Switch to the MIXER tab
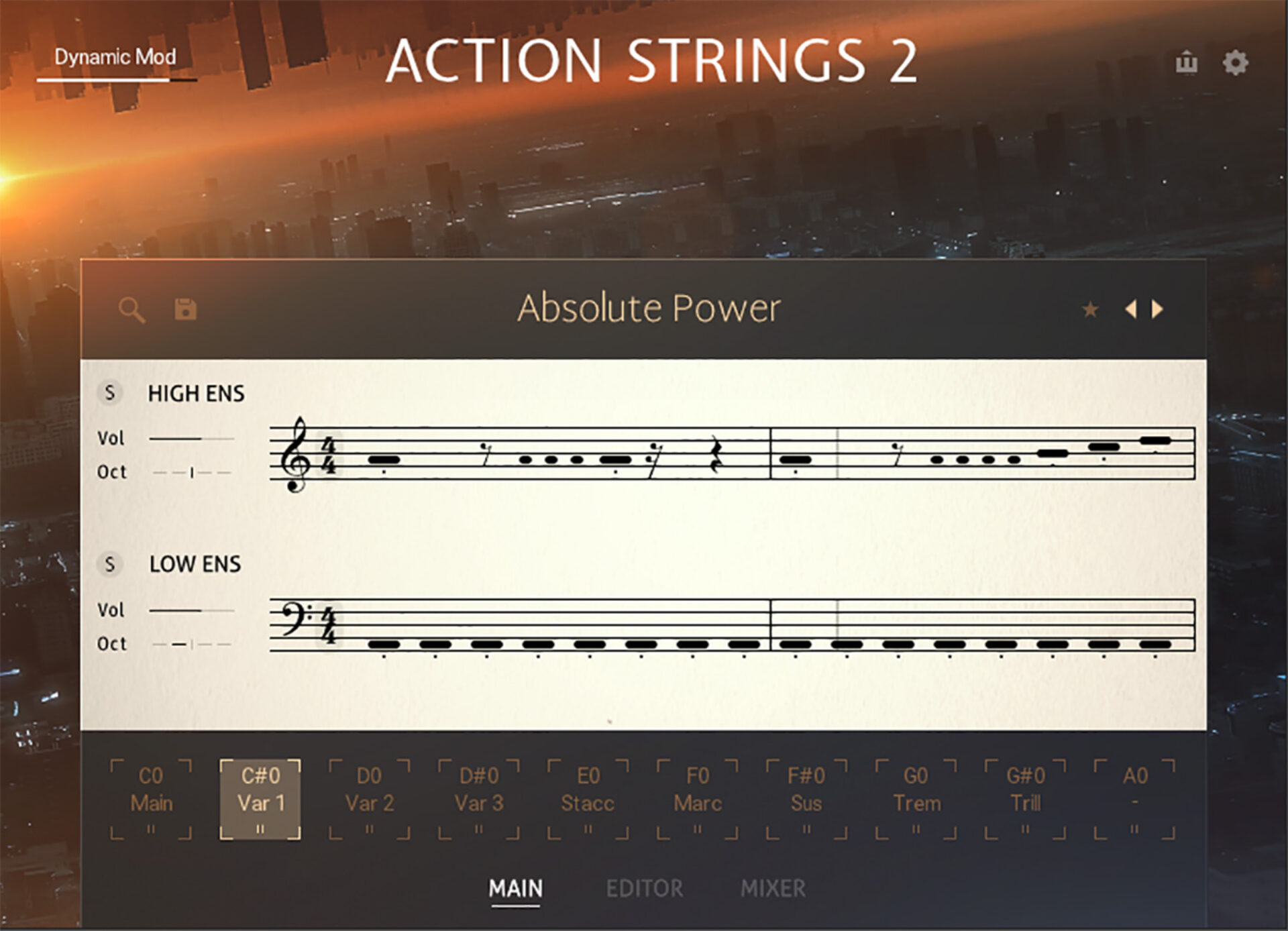 point(773,888)
